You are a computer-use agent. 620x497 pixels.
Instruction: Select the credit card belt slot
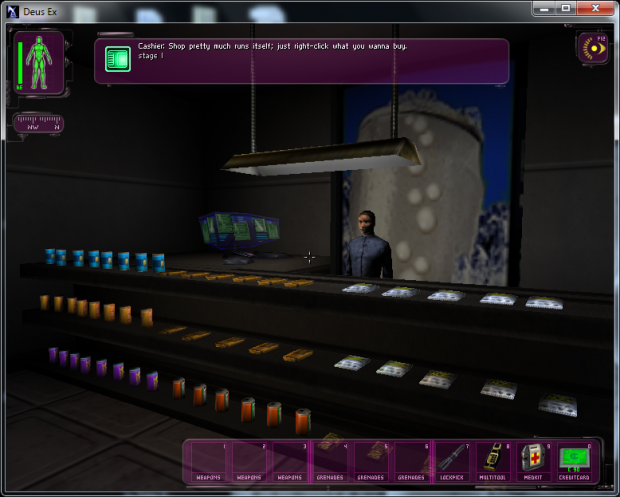click(x=574, y=461)
